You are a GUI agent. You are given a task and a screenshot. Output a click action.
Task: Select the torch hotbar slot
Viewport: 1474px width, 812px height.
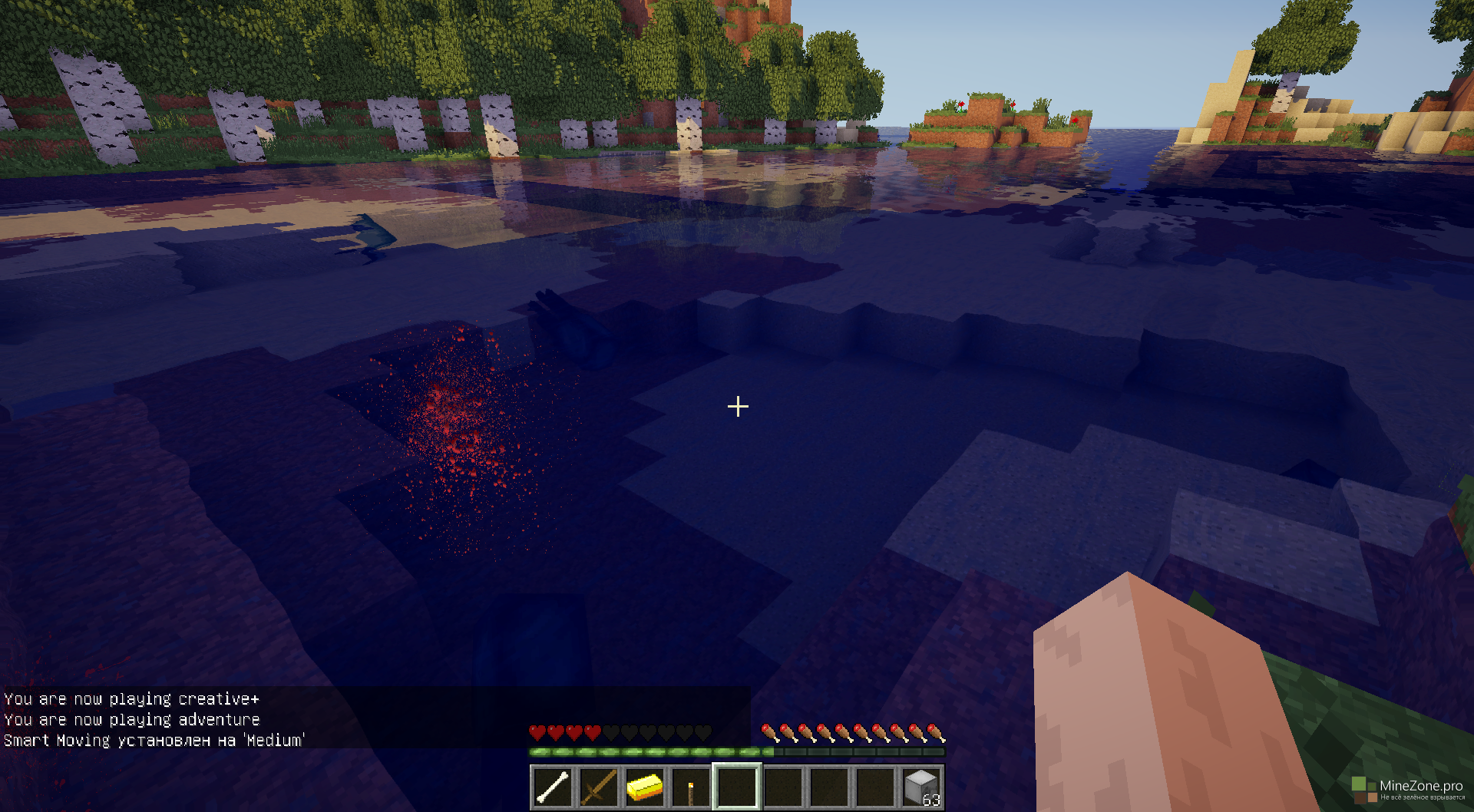(690, 787)
